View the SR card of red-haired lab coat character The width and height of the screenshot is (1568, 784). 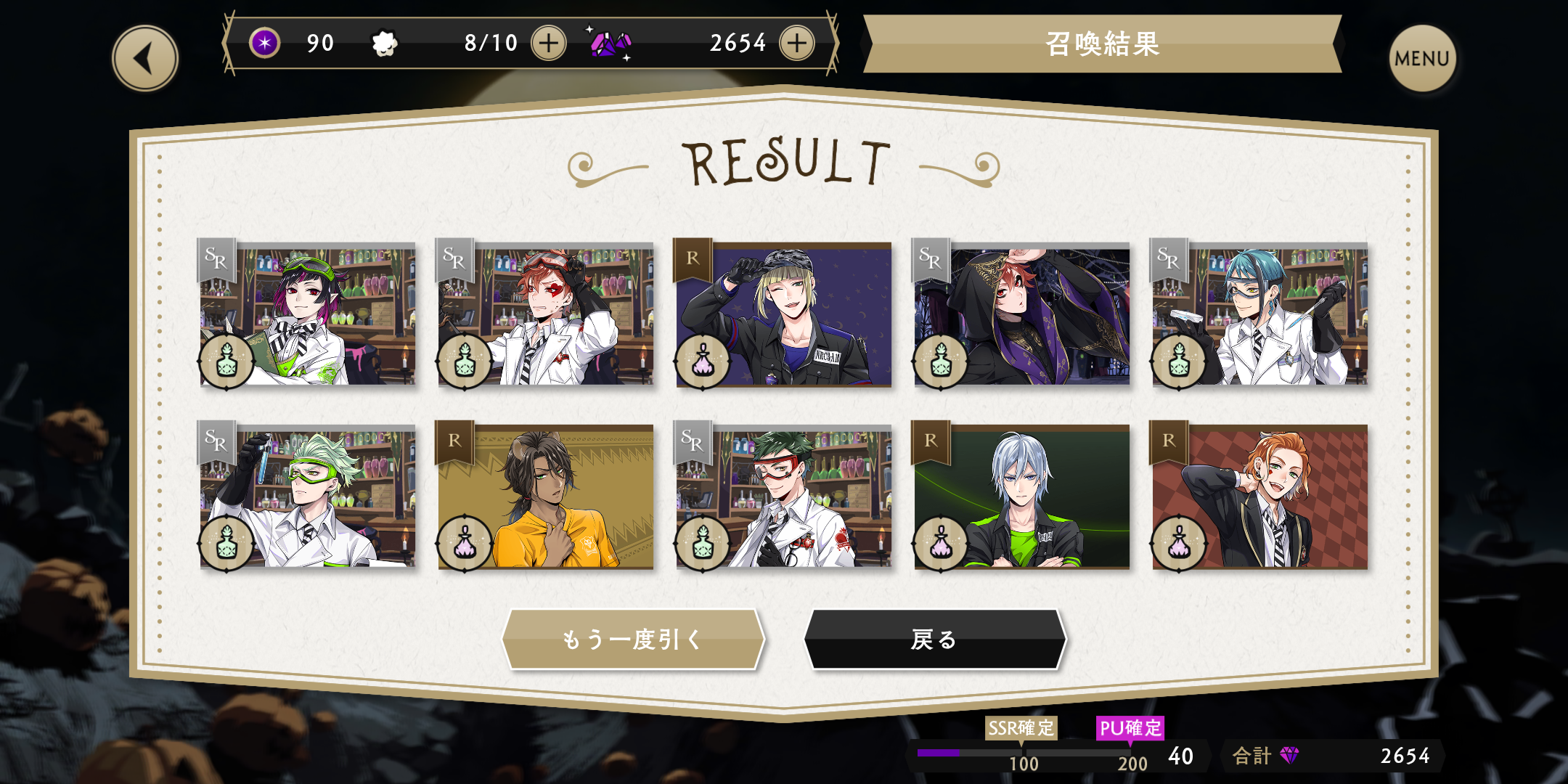546,314
